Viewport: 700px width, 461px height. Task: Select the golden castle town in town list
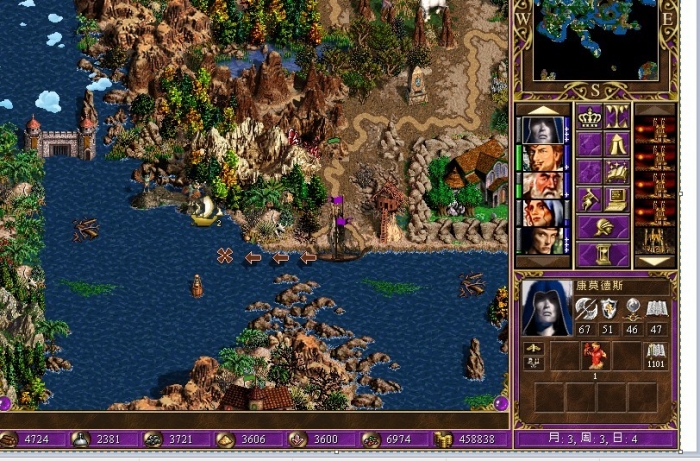(655, 241)
